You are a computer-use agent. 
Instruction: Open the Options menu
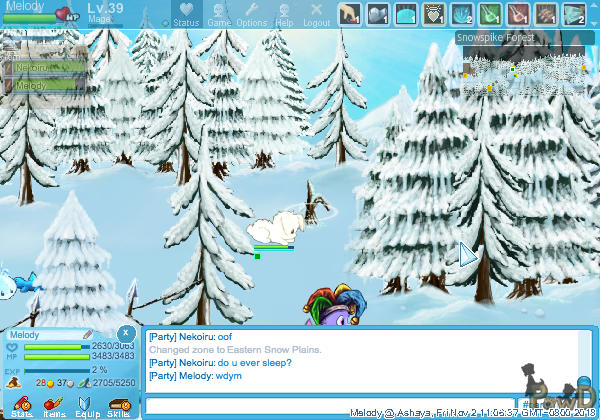[251, 14]
